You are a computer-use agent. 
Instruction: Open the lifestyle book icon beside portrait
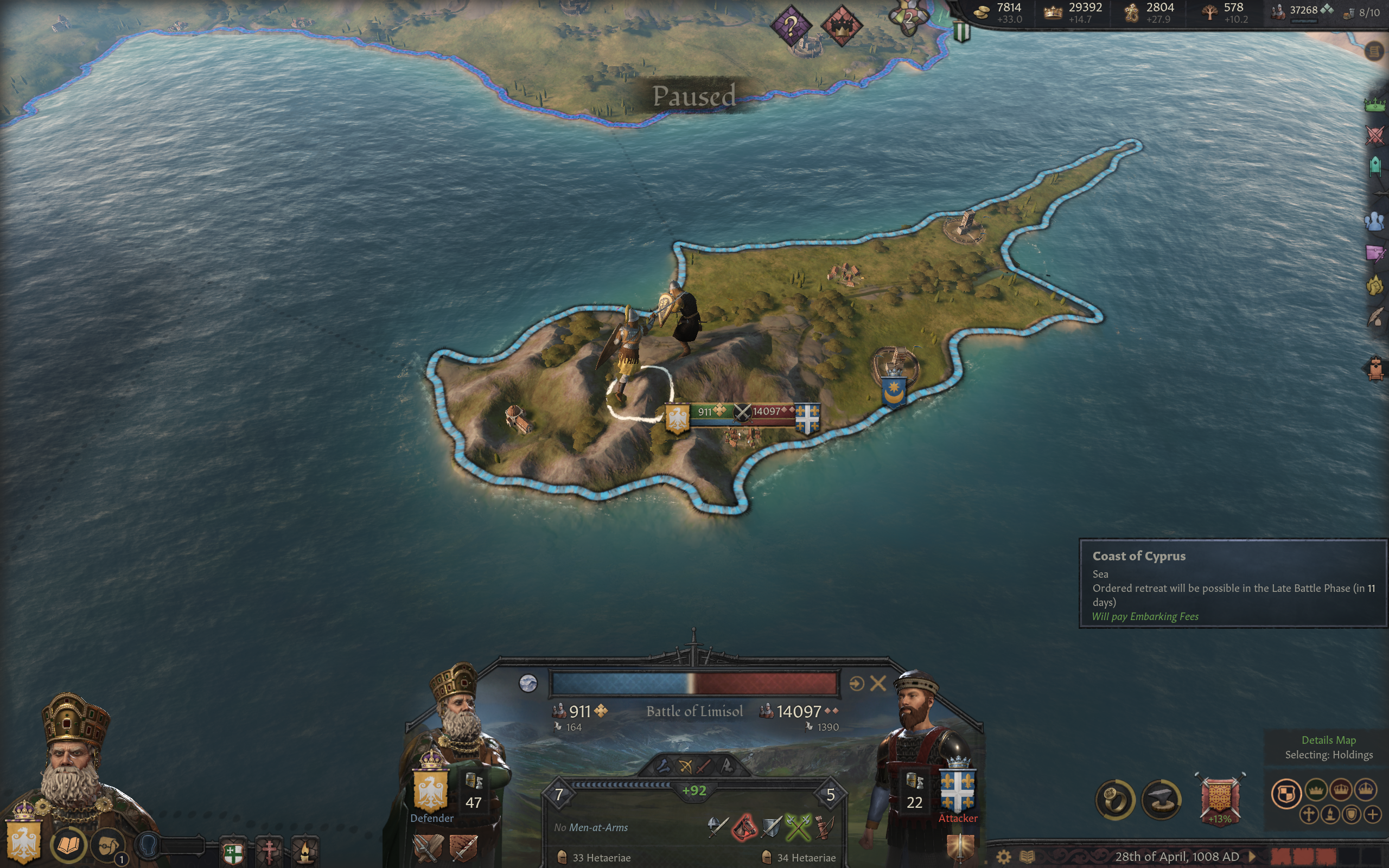(x=68, y=845)
